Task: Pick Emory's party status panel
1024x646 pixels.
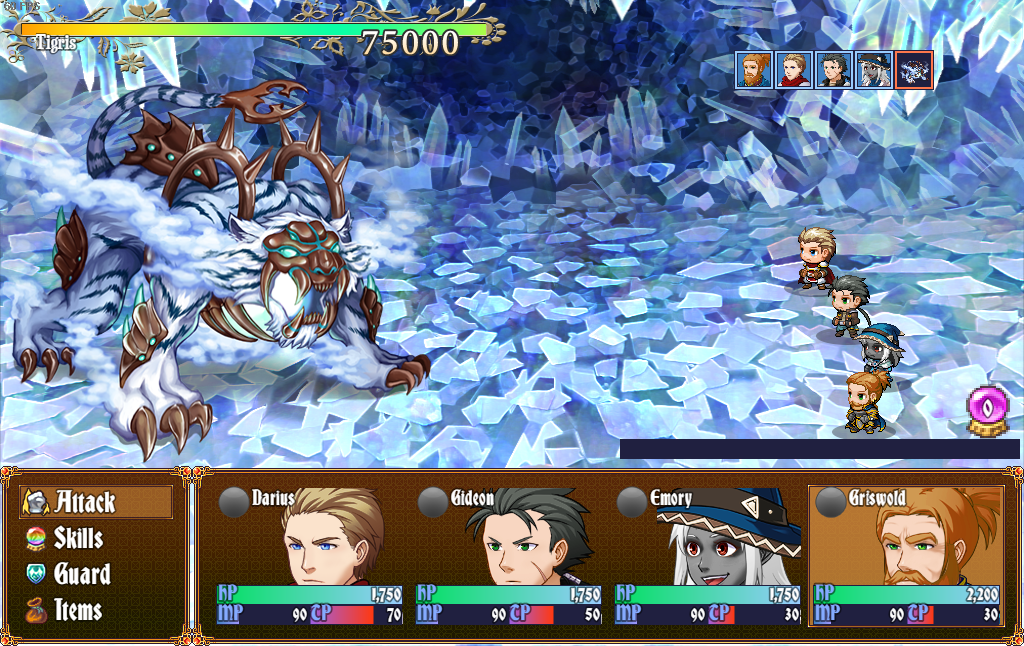Action: click(x=707, y=556)
